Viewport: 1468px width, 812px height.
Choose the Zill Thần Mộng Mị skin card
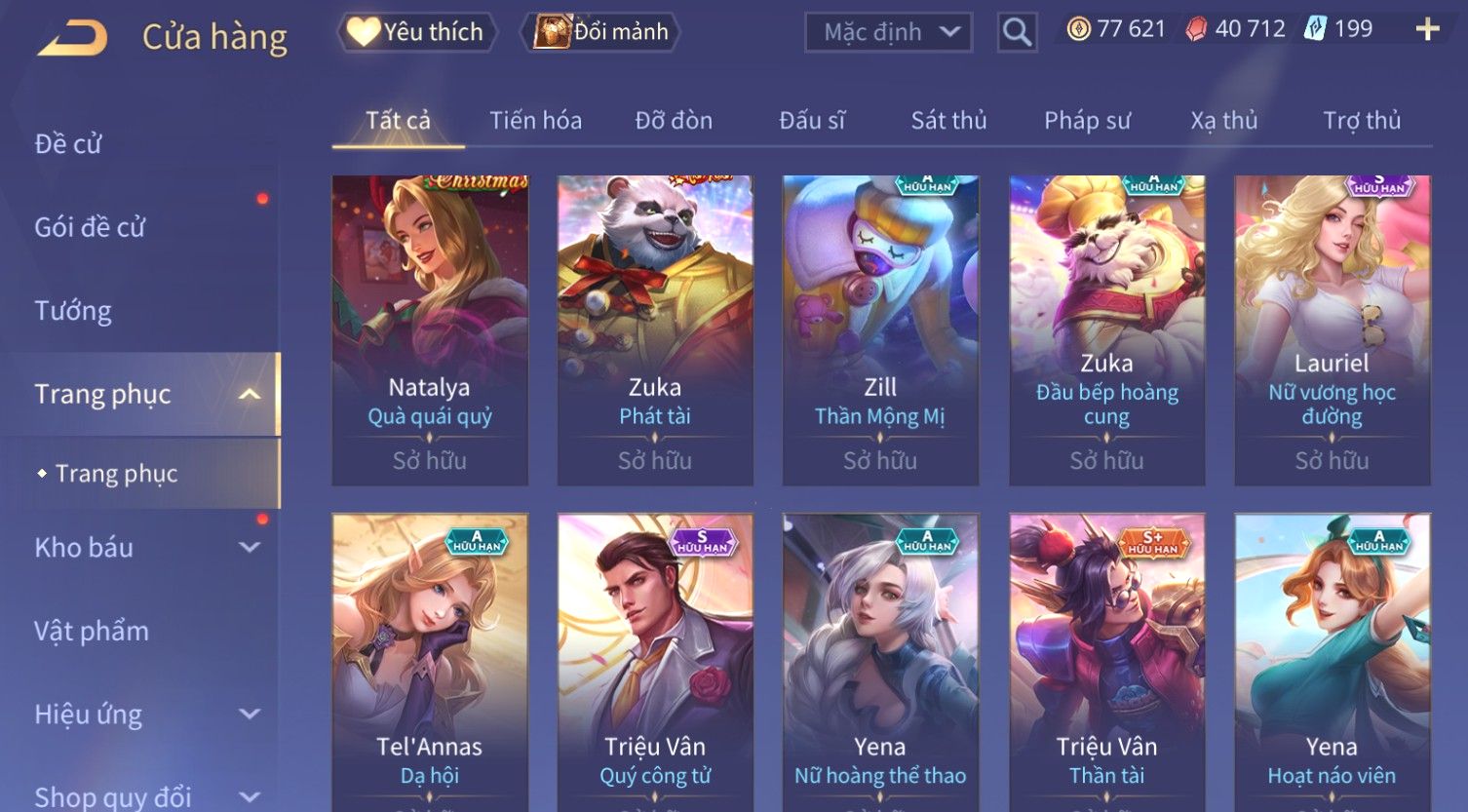click(880, 329)
